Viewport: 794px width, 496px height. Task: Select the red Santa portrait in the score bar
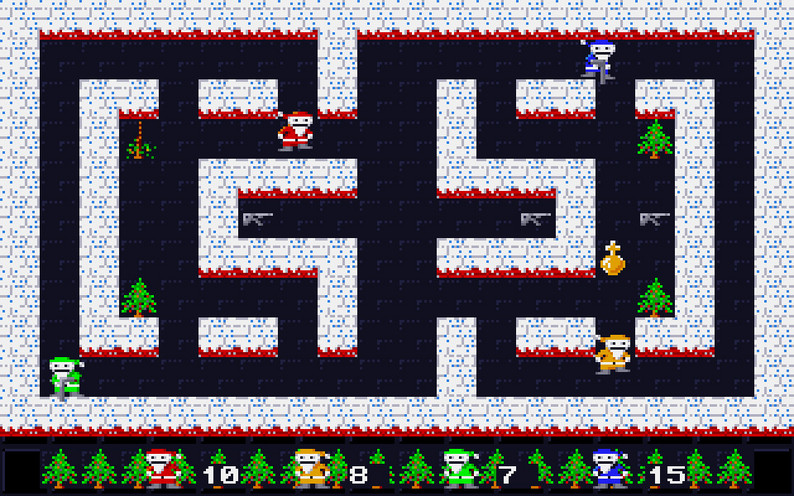point(162,467)
